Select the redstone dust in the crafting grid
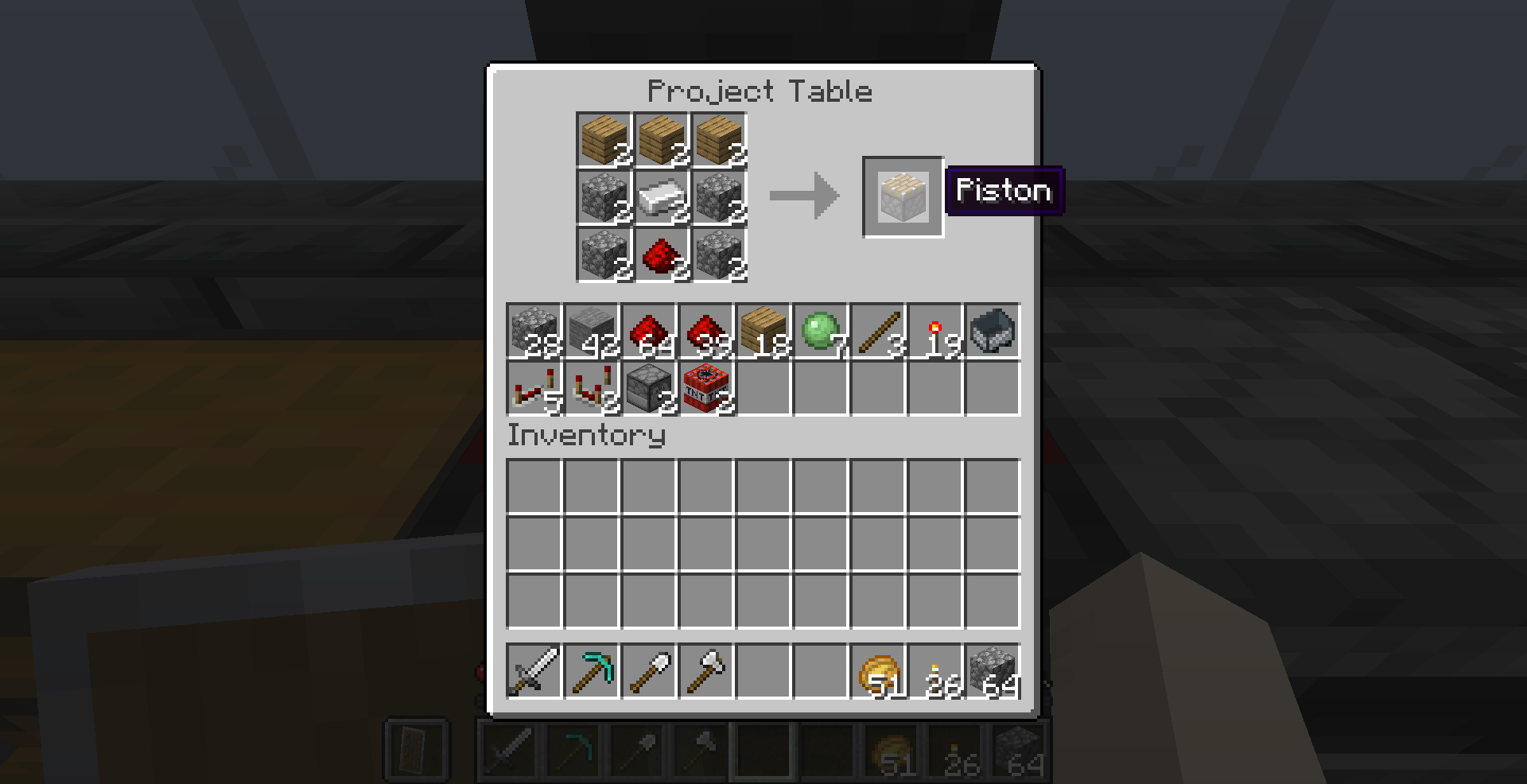Screen dimensions: 1527x784 click(659, 256)
